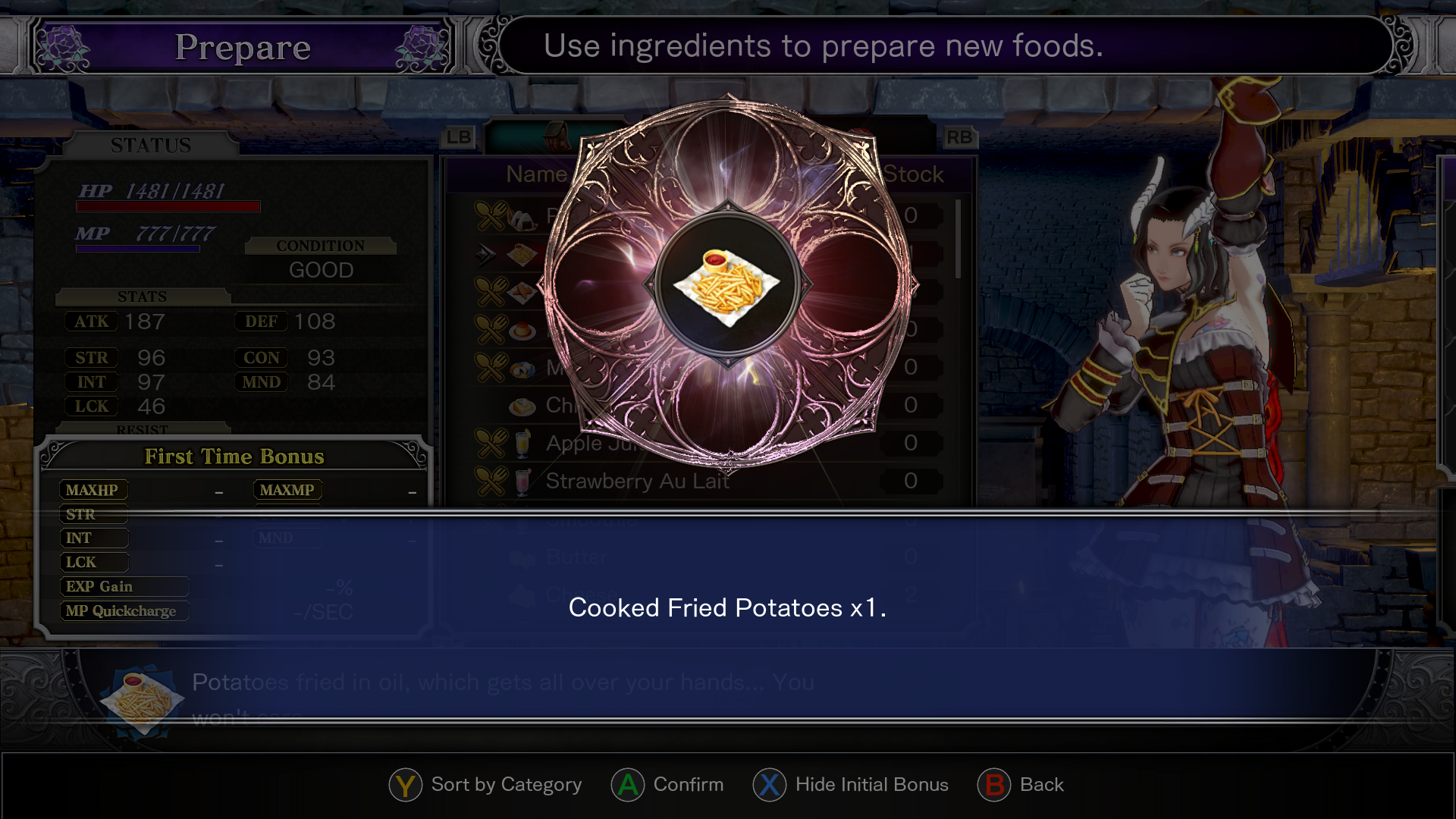
Task: Select the fried chicken item icon
Action: click(x=522, y=292)
